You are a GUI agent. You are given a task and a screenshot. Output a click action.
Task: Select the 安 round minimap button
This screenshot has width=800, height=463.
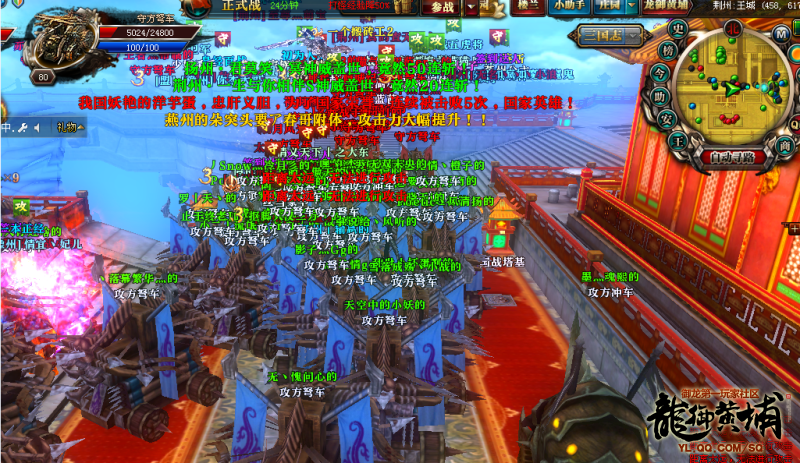(x=667, y=116)
